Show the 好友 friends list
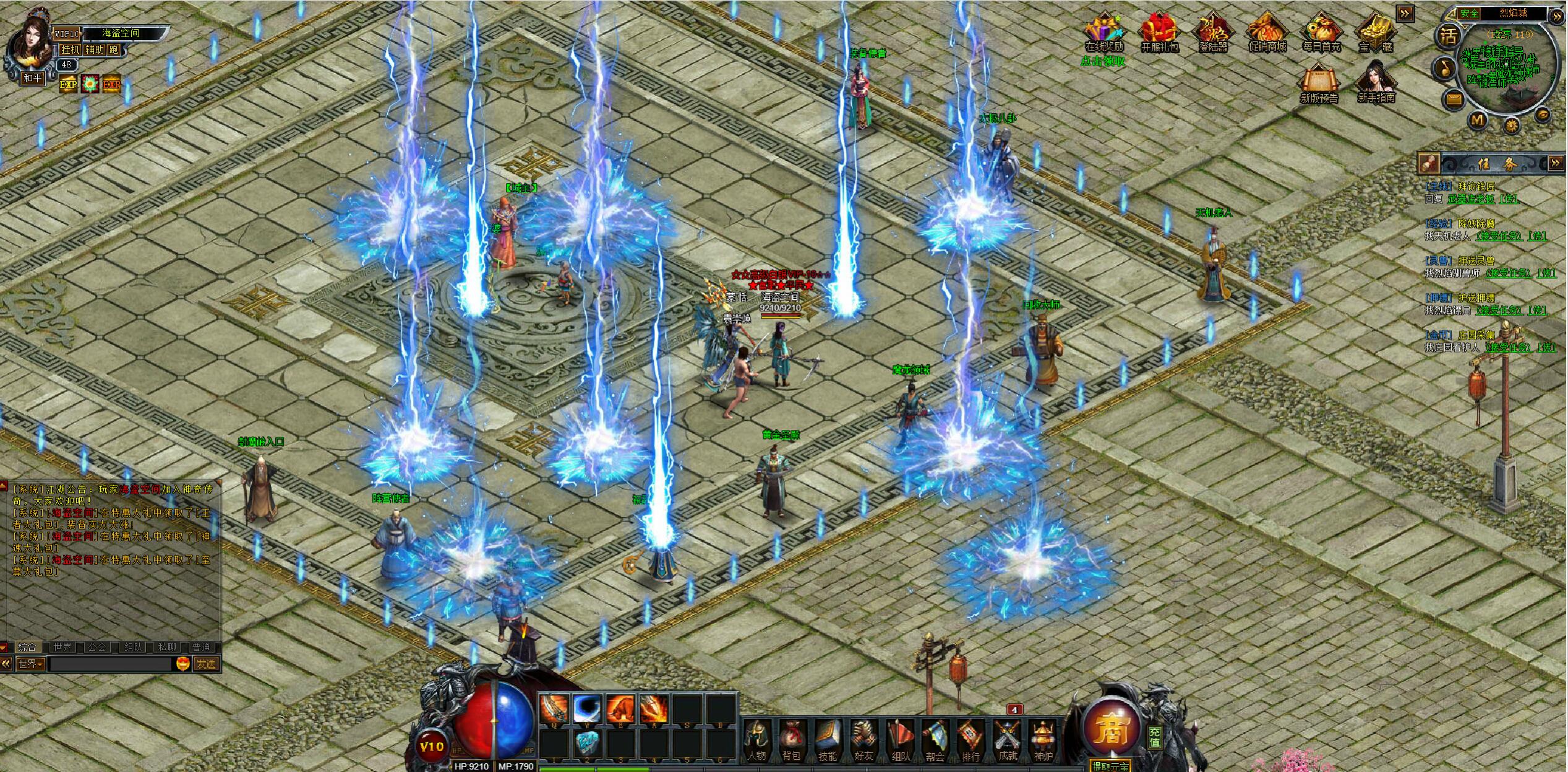1568x772 pixels. (x=863, y=740)
